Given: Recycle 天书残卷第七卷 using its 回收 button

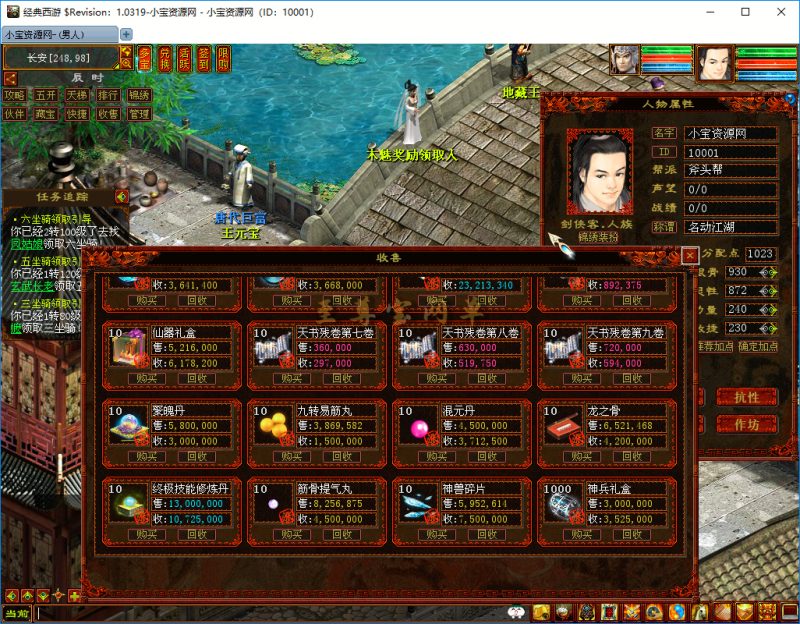Looking at the screenshot, I should (x=344, y=379).
